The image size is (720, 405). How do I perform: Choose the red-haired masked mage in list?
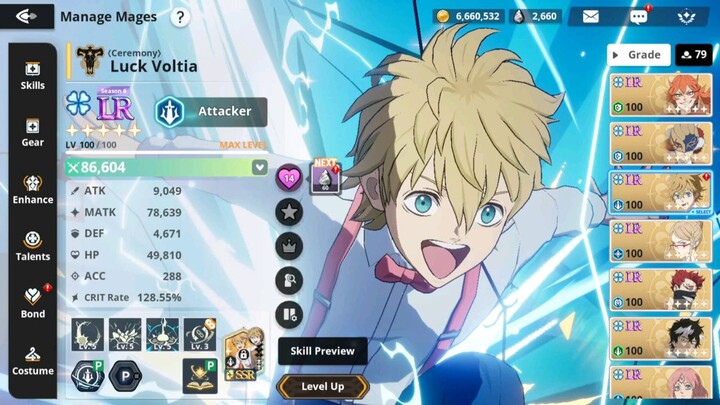[x=661, y=290]
